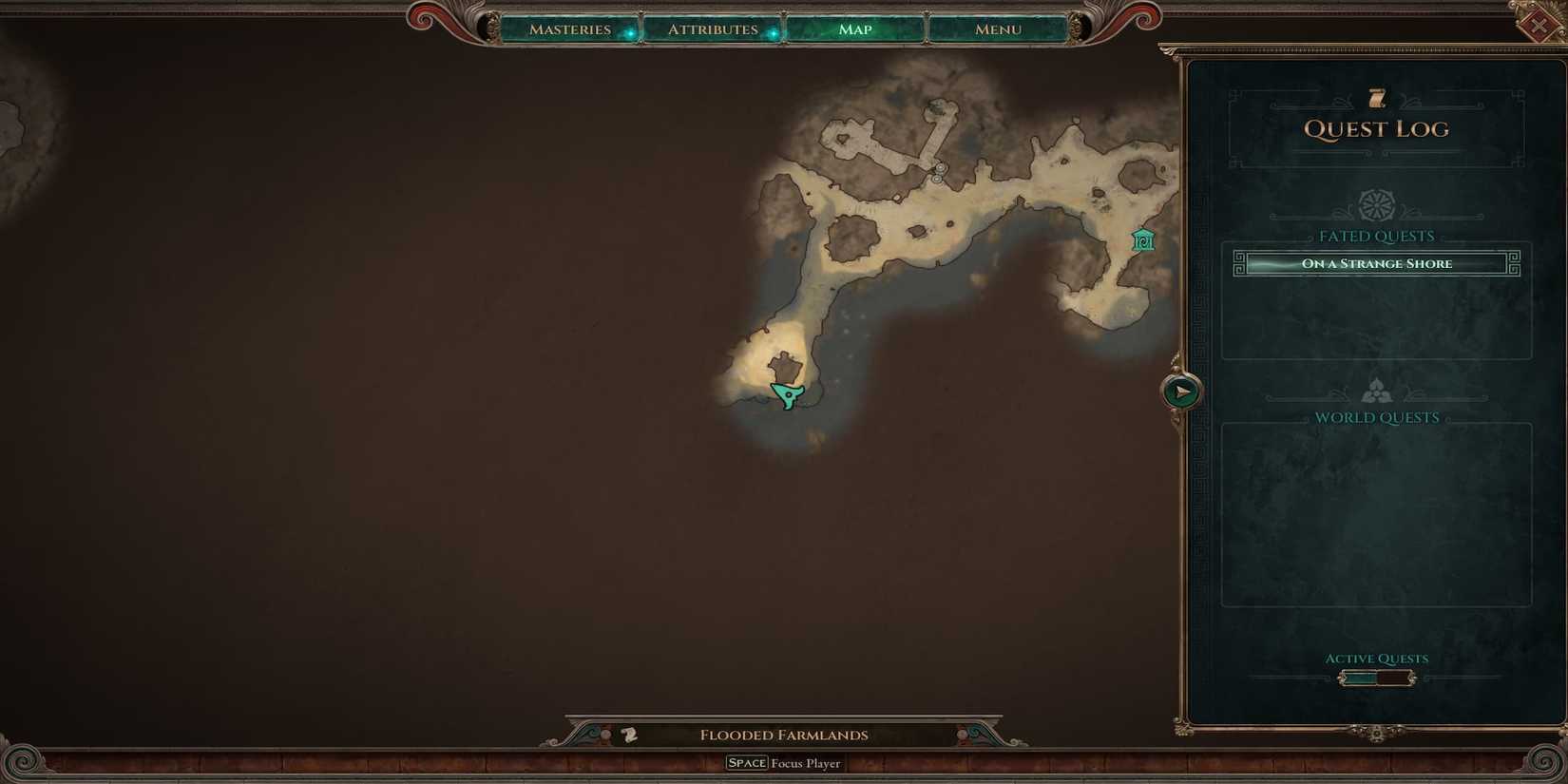Image resolution: width=1568 pixels, height=784 pixels.
Task: Click the temple building icon on the map
Action: click(1142, 240)
